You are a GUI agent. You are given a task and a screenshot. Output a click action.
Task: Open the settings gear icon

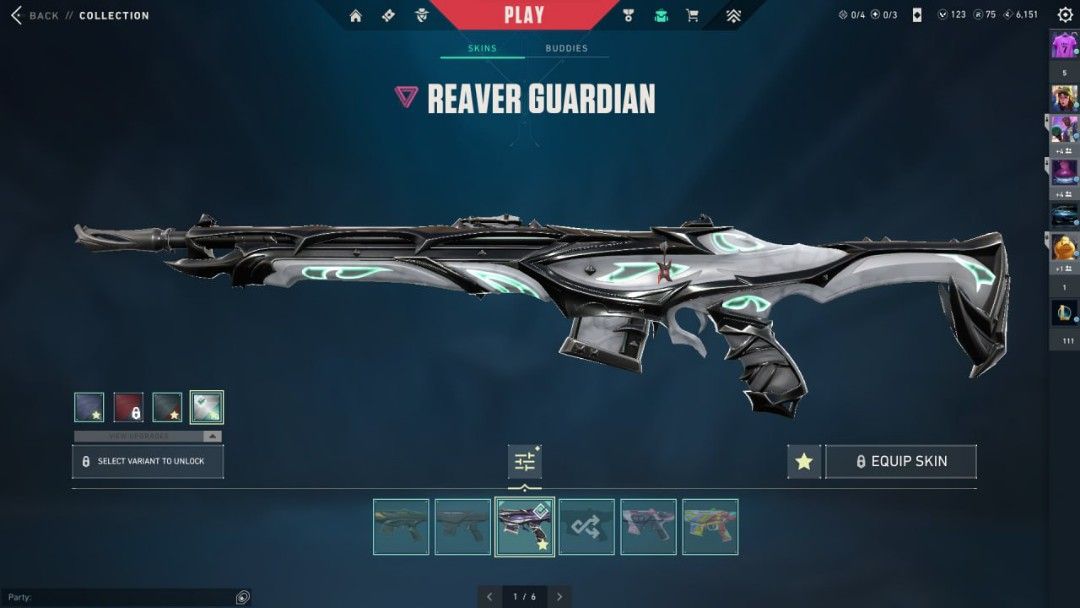click(1065, 15)
